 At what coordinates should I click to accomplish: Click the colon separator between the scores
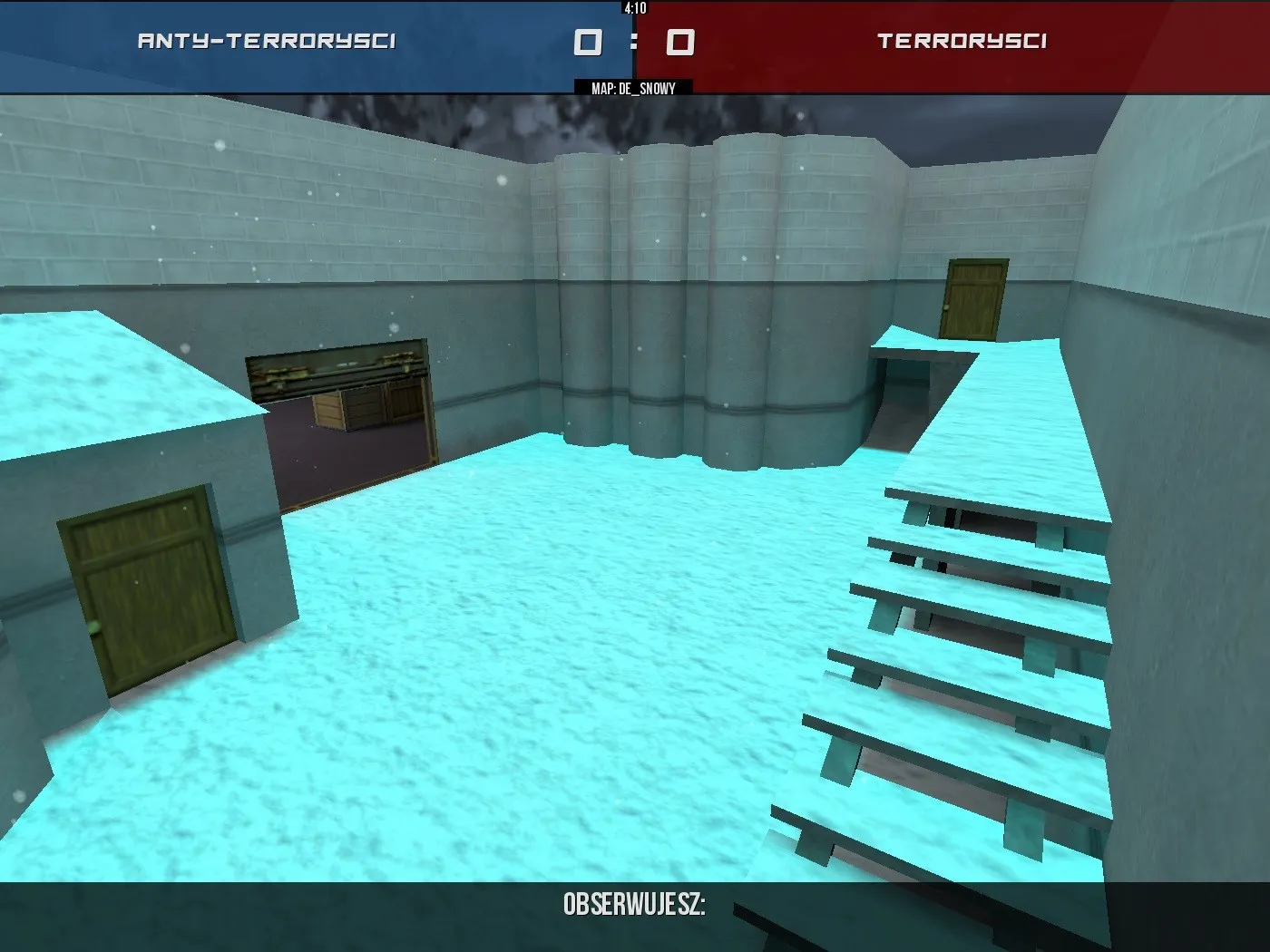pyautogui.click(x=635, y=41)
